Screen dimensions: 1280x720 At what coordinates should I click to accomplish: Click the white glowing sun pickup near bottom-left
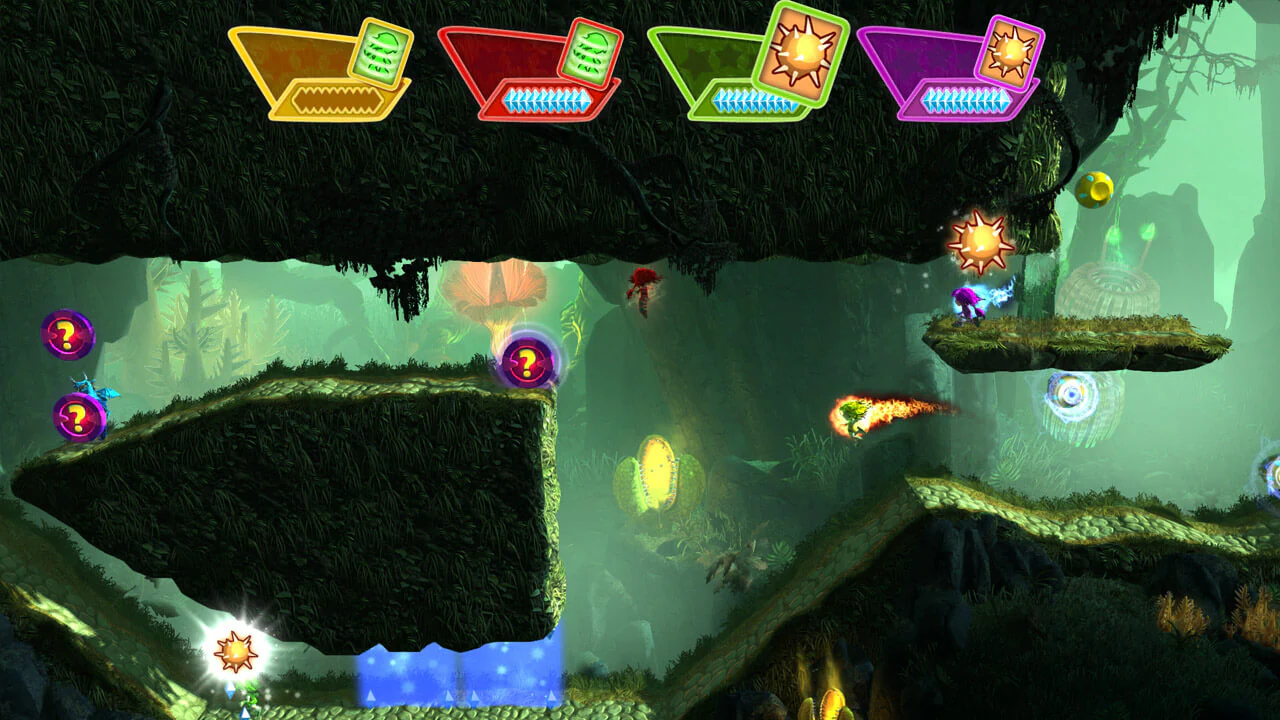tap(238, 650)
